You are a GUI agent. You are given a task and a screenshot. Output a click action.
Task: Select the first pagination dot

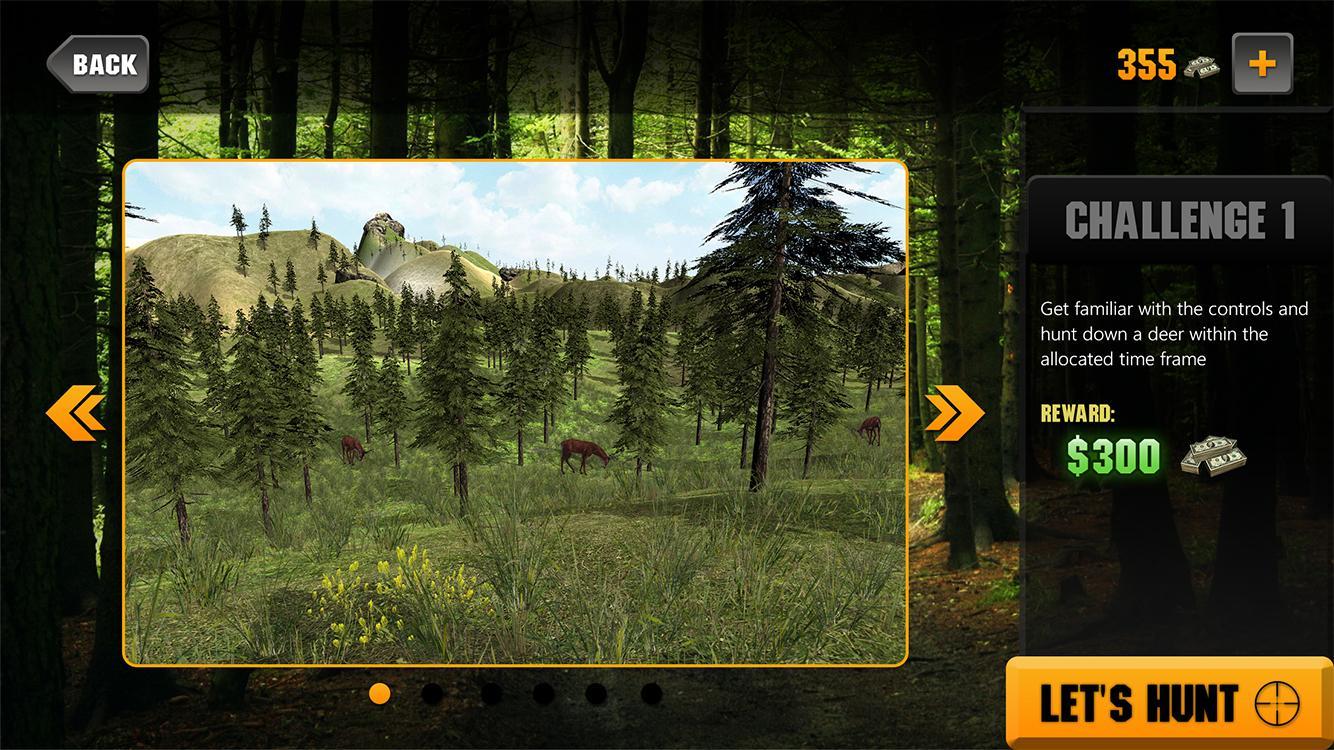point(380,692)
